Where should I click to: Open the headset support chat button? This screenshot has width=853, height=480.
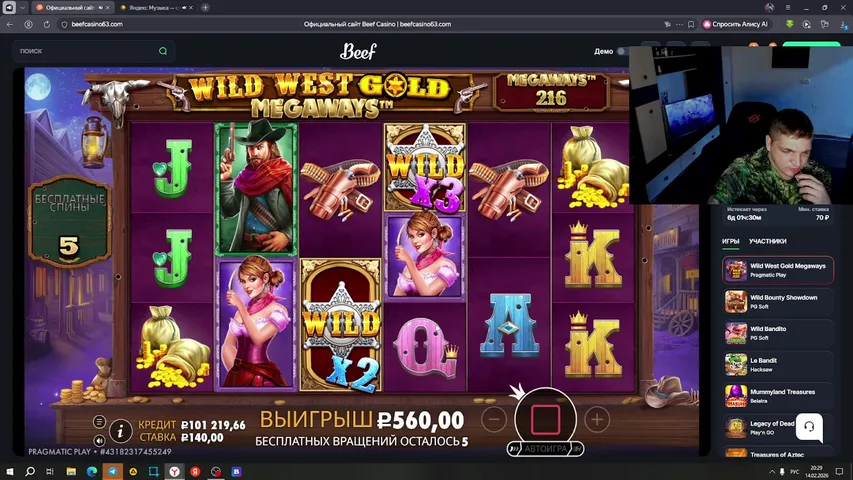click(809, 427)
